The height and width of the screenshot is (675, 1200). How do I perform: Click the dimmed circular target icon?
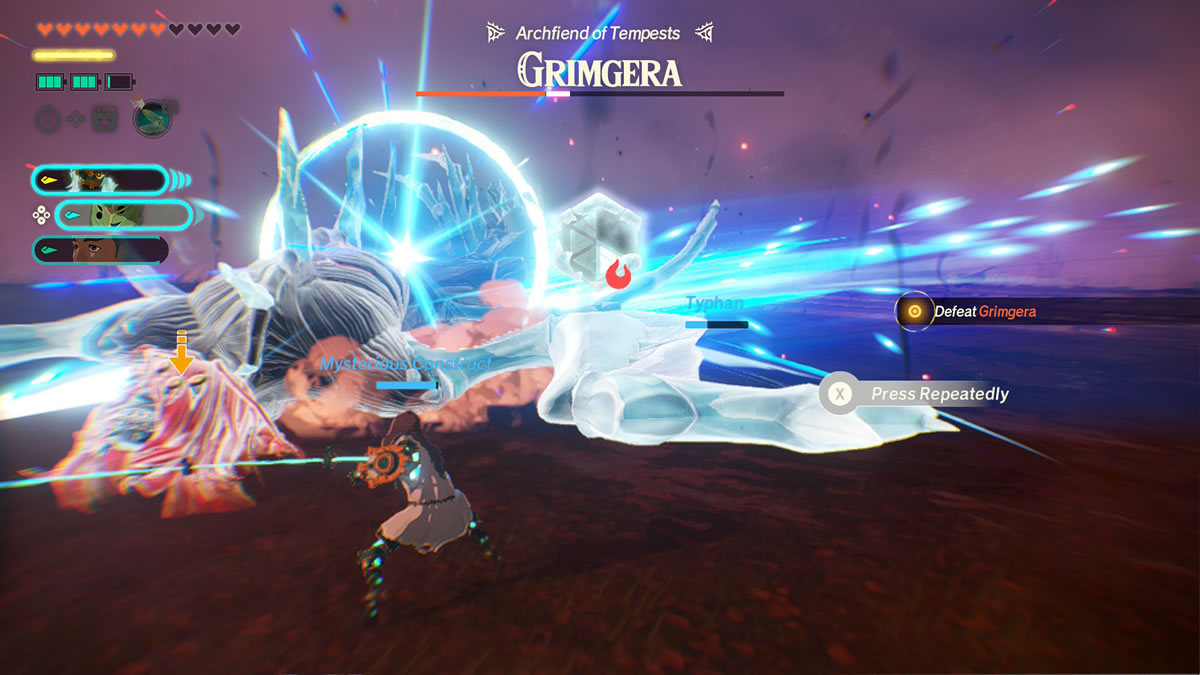pyautogui.click(x=48, y=120)
